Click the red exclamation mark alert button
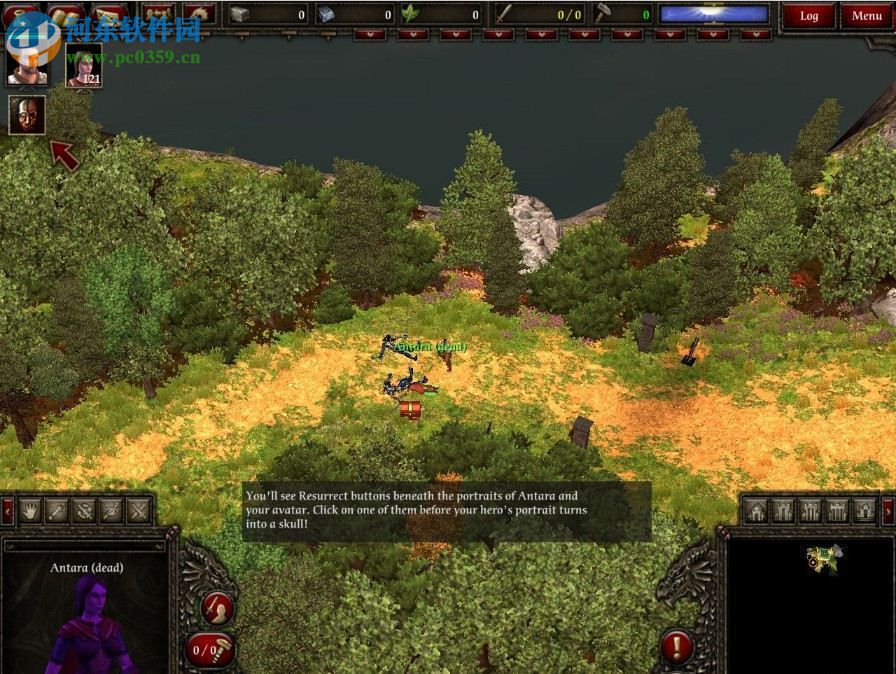This screenshot has height=674, width=896. click(x=677, y=646)
